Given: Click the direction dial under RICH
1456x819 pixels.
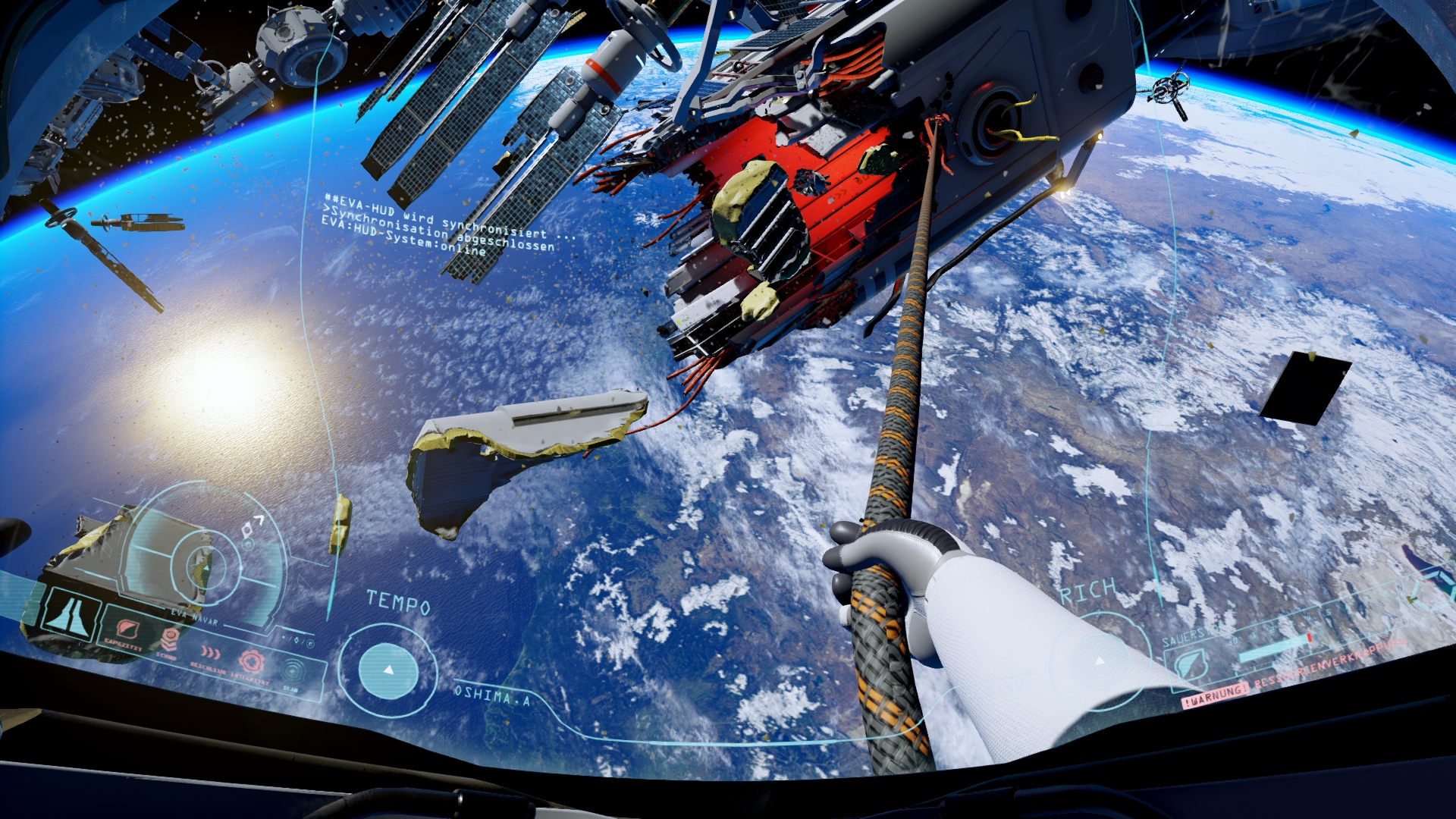Looking at the screenshot, I should pos(1098,662).
